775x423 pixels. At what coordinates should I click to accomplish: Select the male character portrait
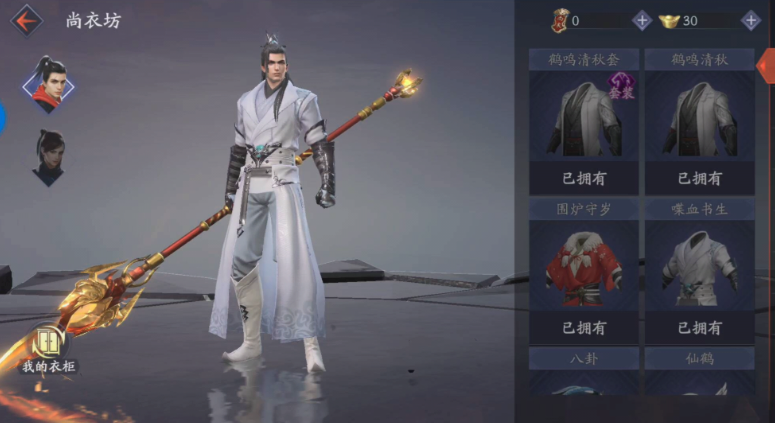[48, 84]
